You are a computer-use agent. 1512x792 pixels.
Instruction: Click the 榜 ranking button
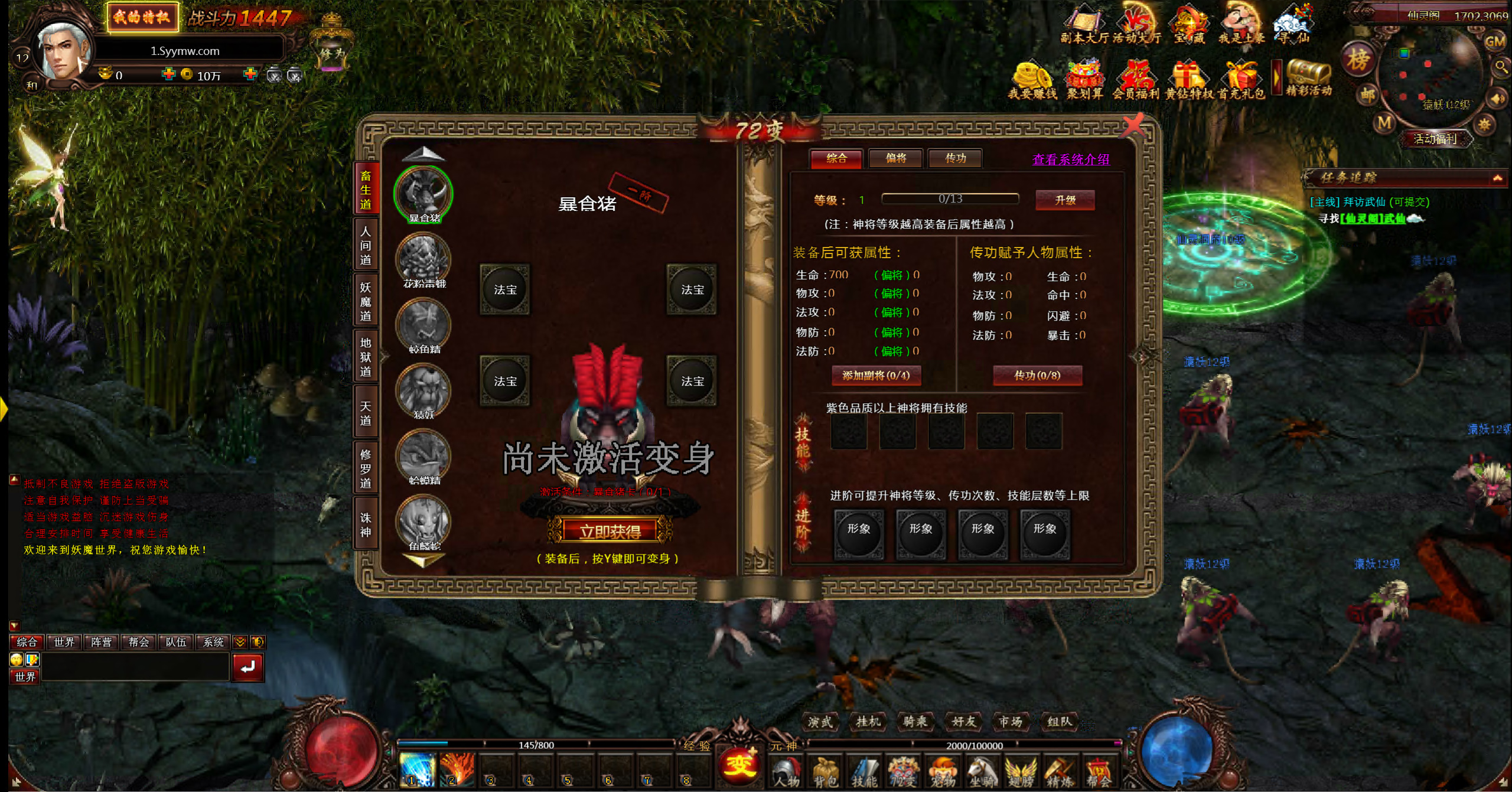click(x=1357, y=60)
